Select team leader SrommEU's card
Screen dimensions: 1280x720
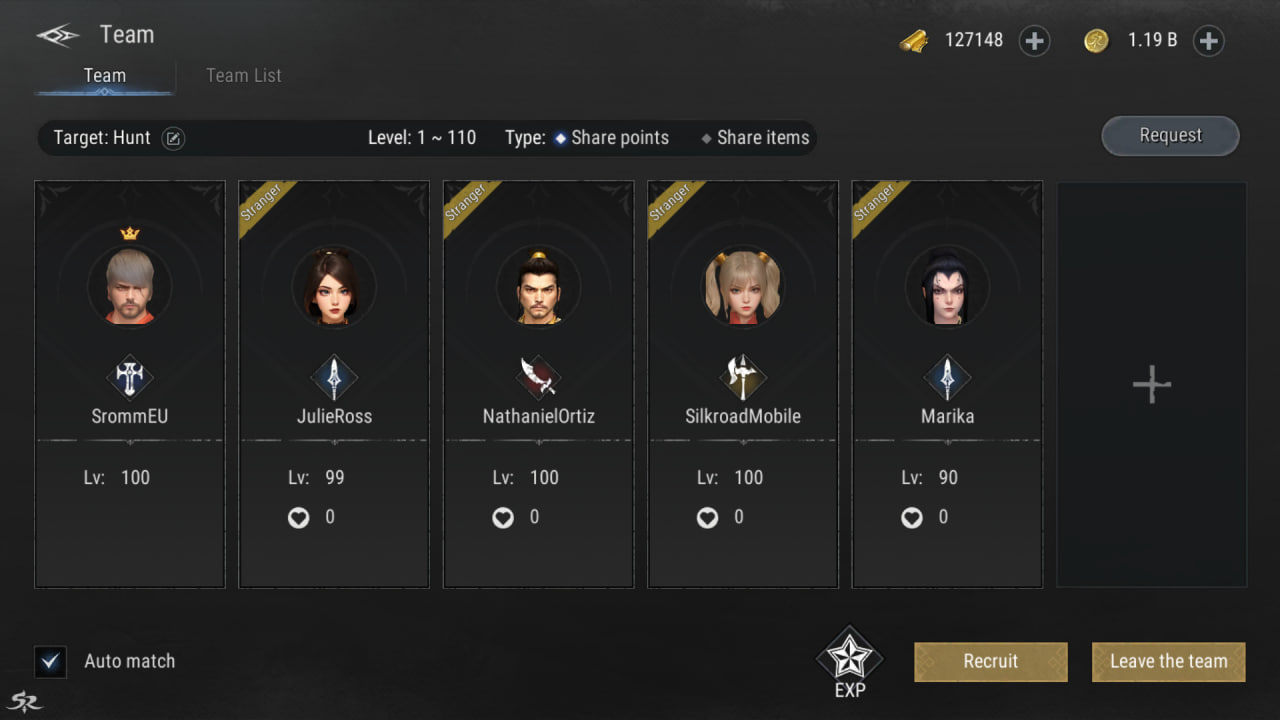coord(130,385)
